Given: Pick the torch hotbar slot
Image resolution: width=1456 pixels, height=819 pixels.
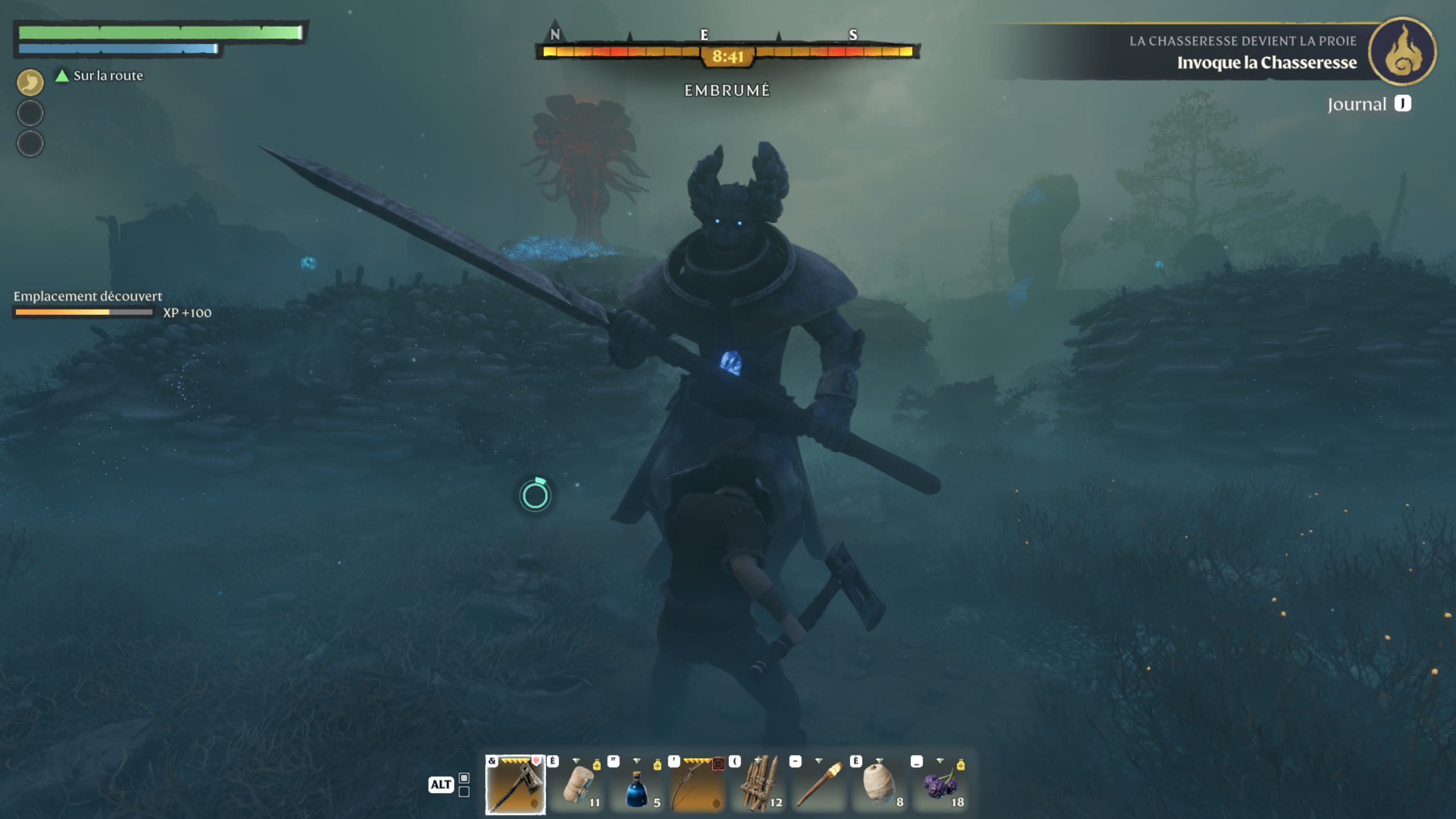Looking at the screenshot, I should [x=819, y=785].
